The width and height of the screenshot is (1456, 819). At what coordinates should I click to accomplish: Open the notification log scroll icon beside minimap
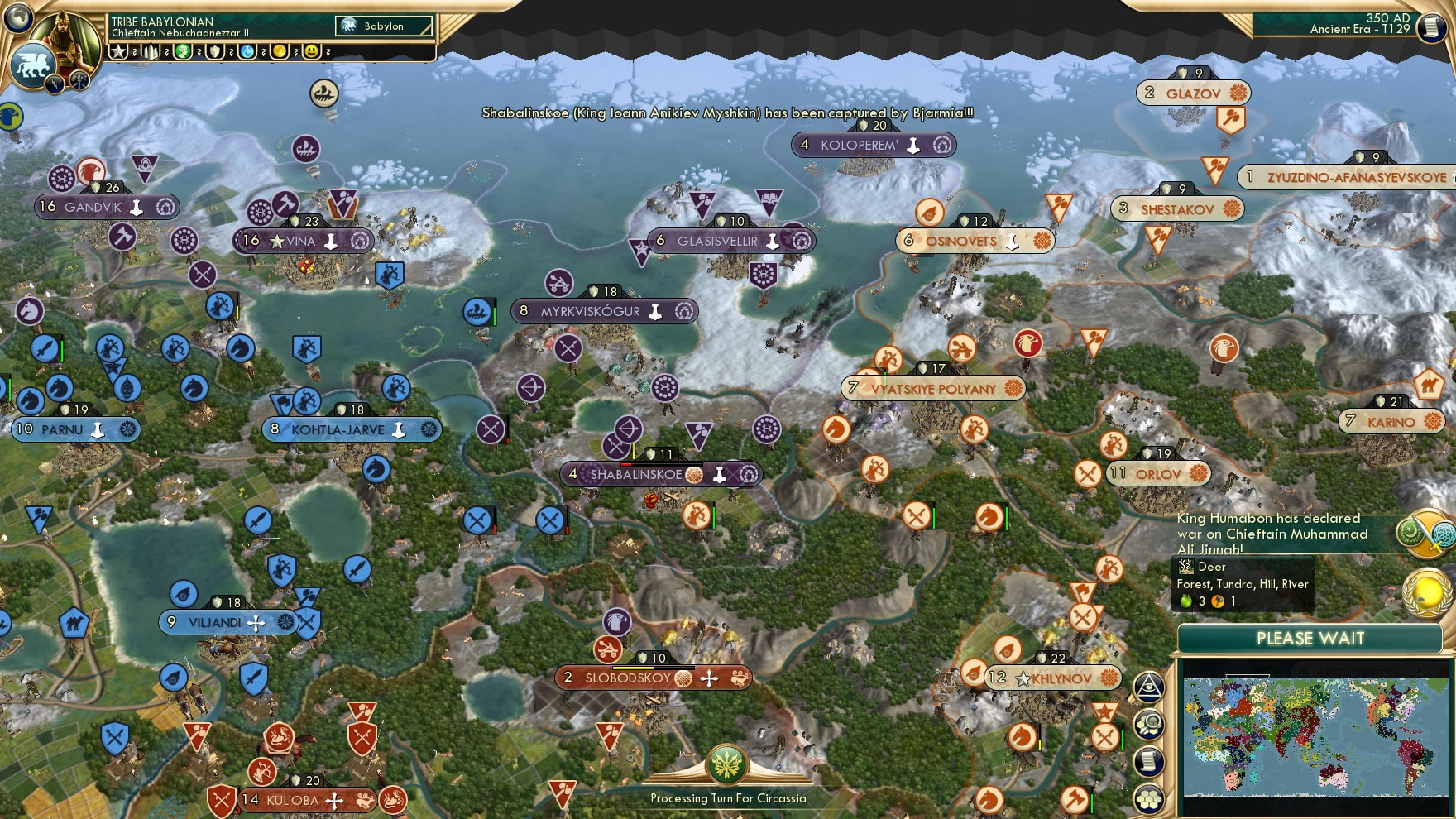1147,760
